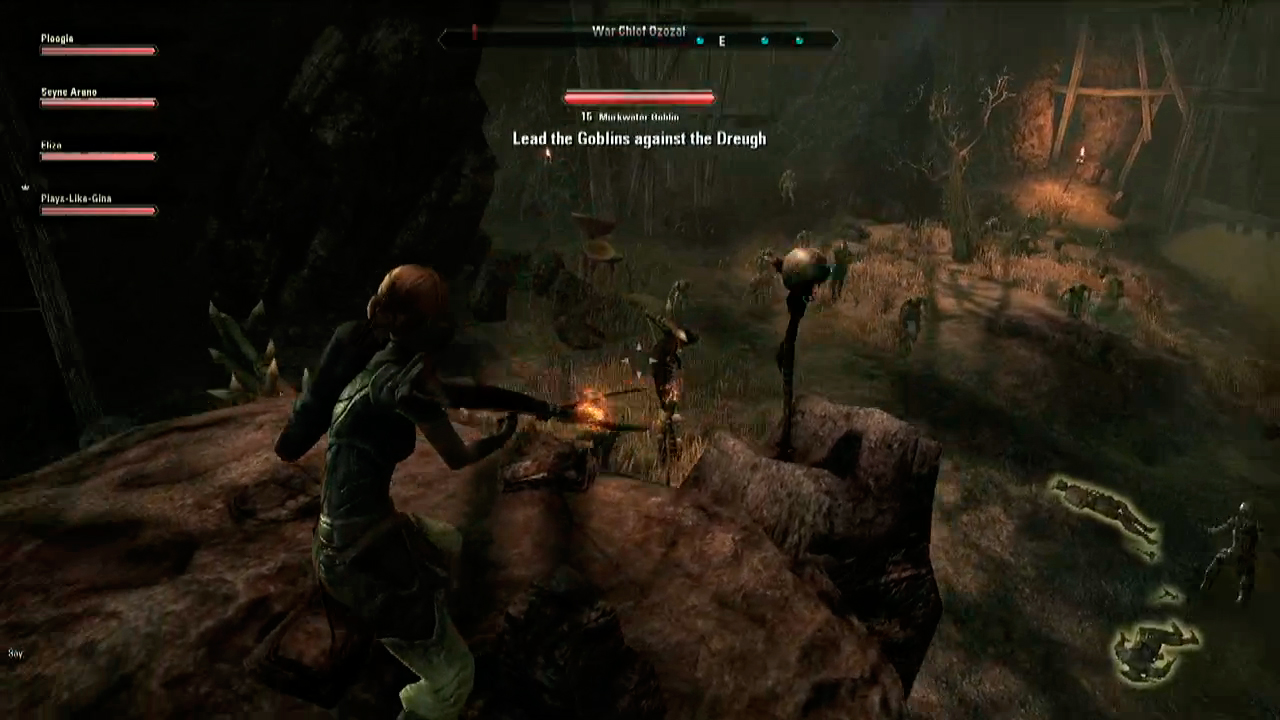Screen dimensions: 1280x720
Task: Click Eliza's group frame
Action: pos(98,152)
